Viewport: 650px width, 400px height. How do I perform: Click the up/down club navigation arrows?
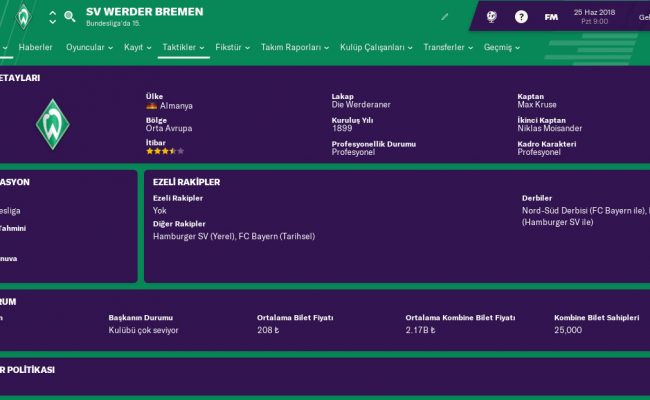tap(52, 17)
